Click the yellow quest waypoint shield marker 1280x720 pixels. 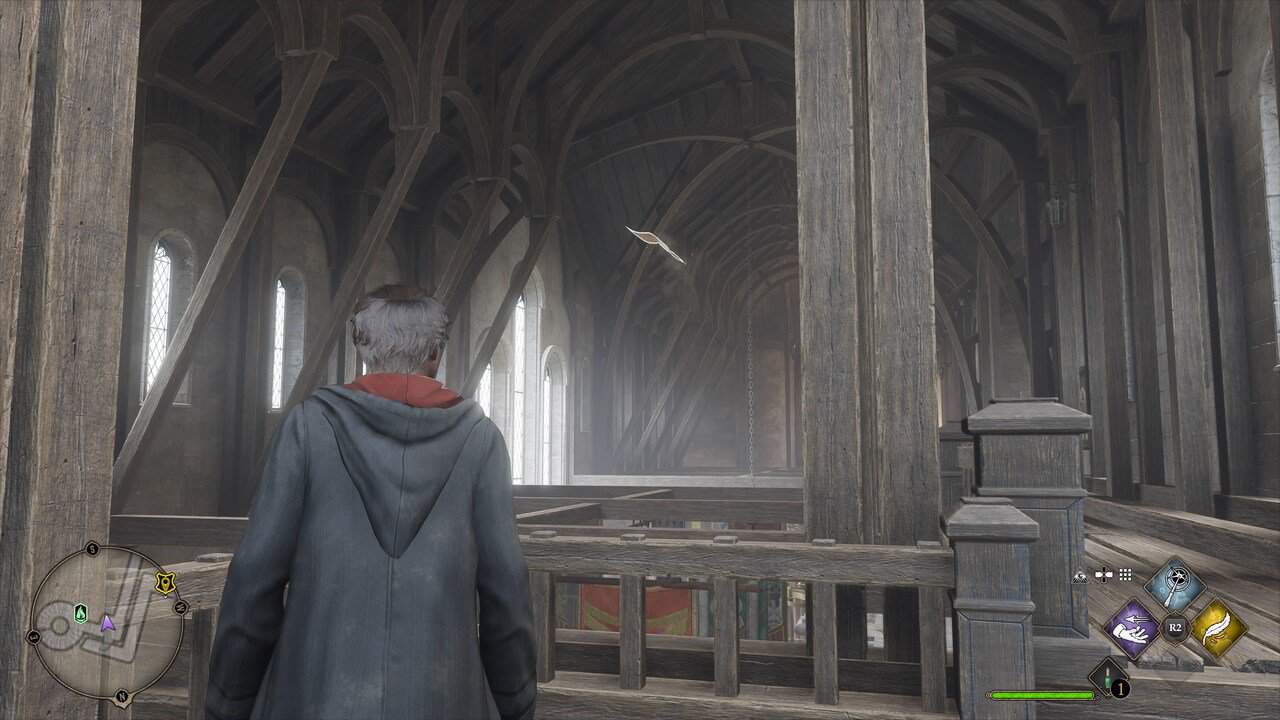coord(165,583)
